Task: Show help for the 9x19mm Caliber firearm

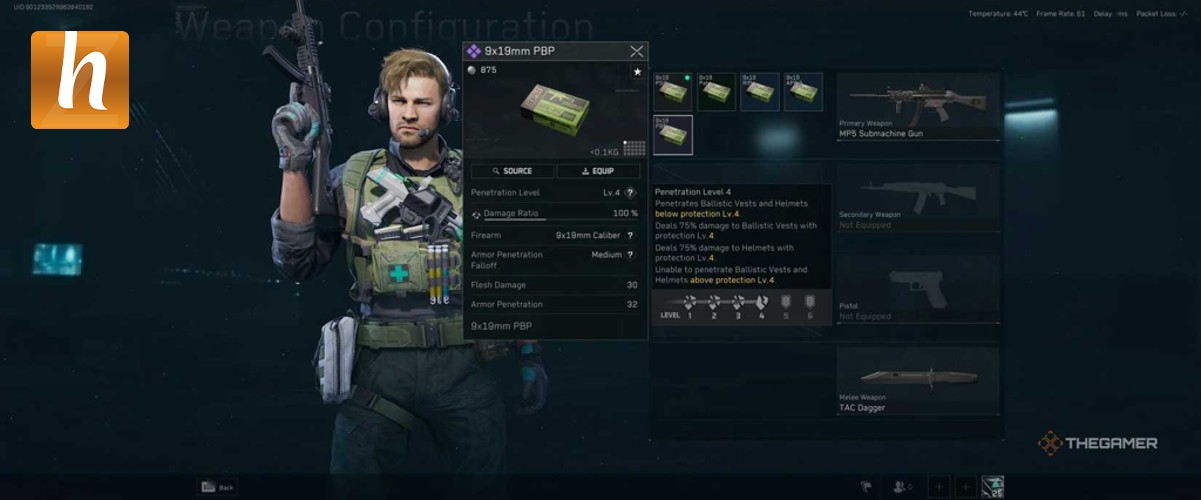Action: pos(630,235)
